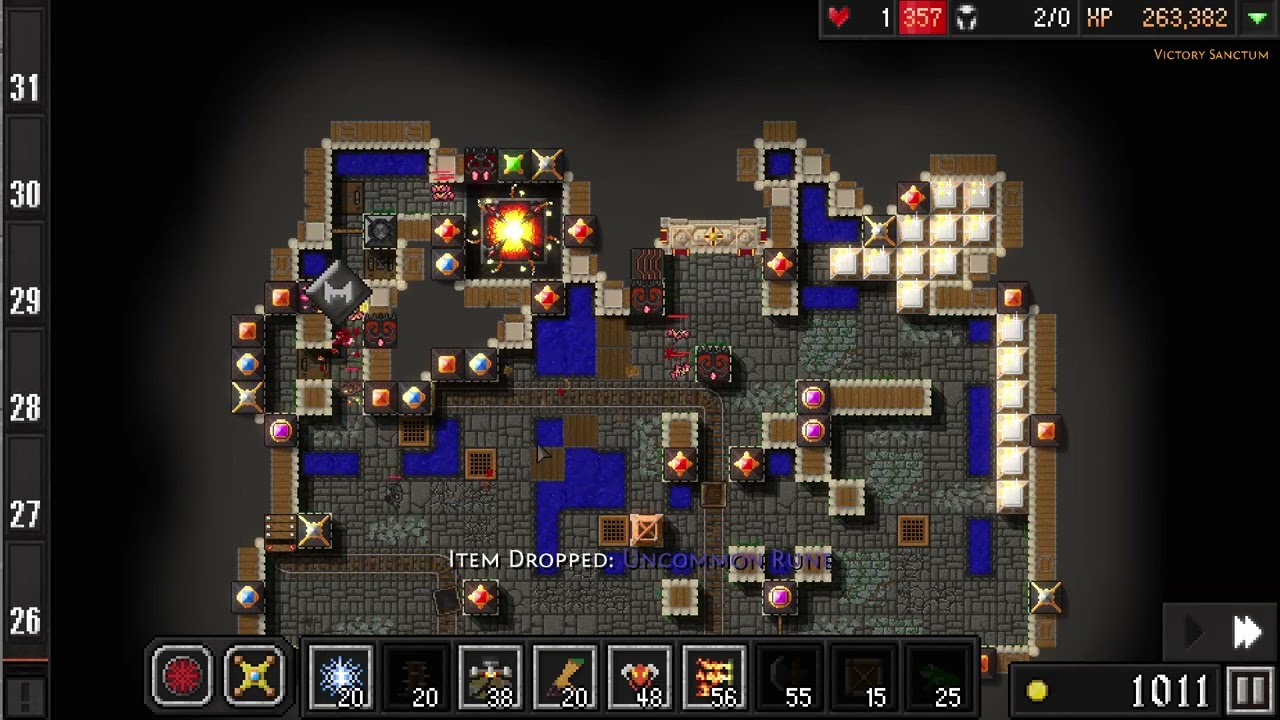Activate the yellow cross rune ability
Viewport: 1280px width, 720px height.
255,676
